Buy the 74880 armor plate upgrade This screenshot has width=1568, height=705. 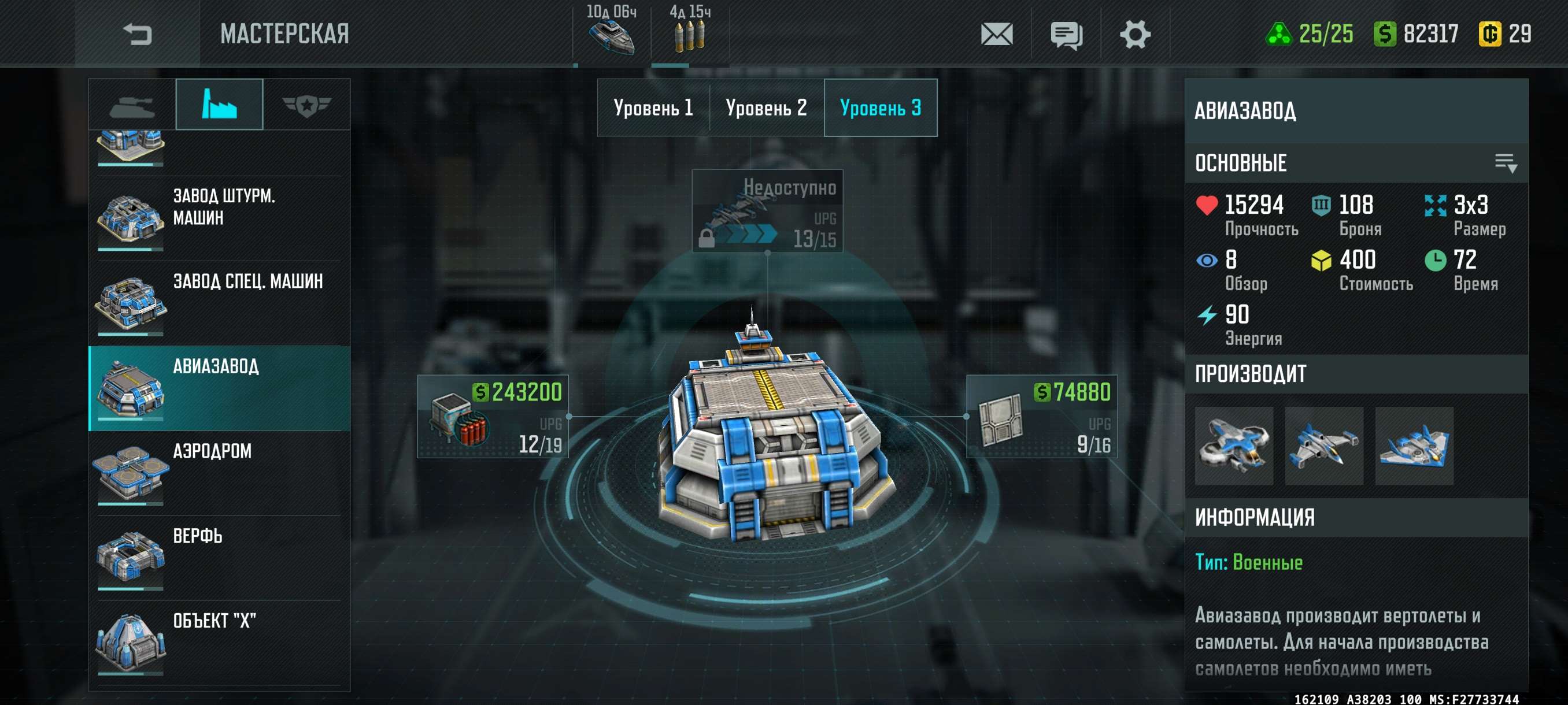1041,417
